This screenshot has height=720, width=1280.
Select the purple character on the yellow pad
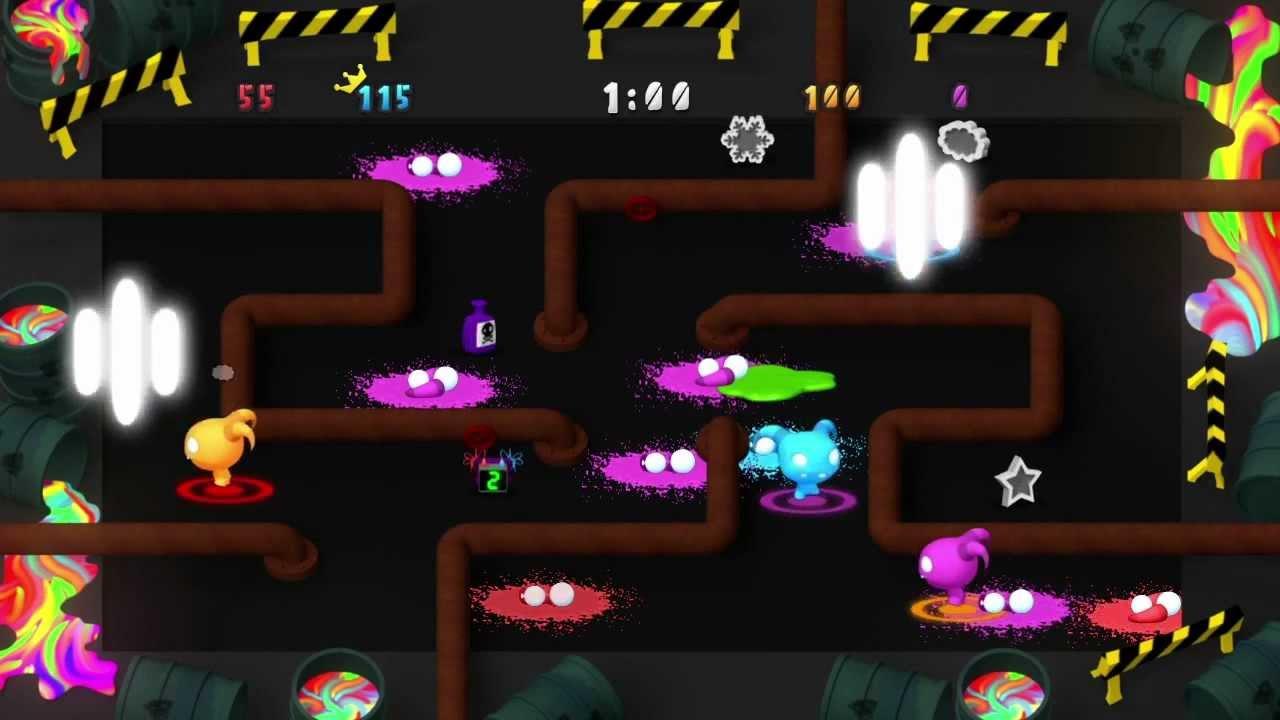(x=948, y=566)
